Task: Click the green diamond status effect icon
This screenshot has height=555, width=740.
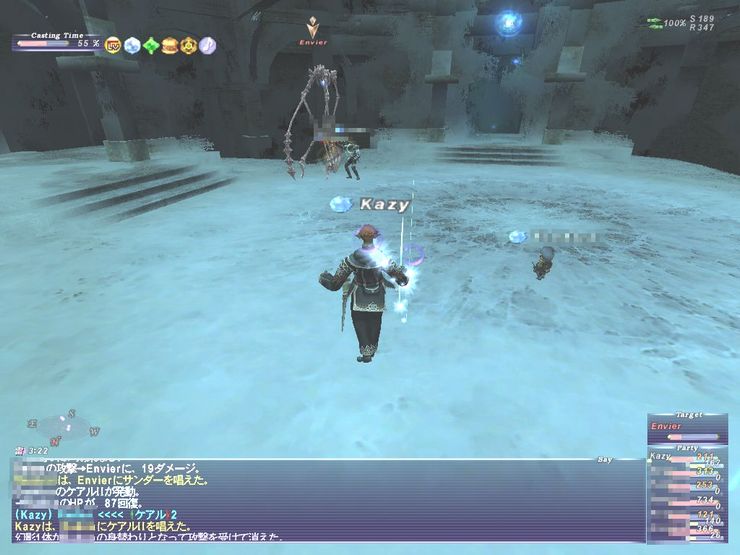Action: coord(151,45)
